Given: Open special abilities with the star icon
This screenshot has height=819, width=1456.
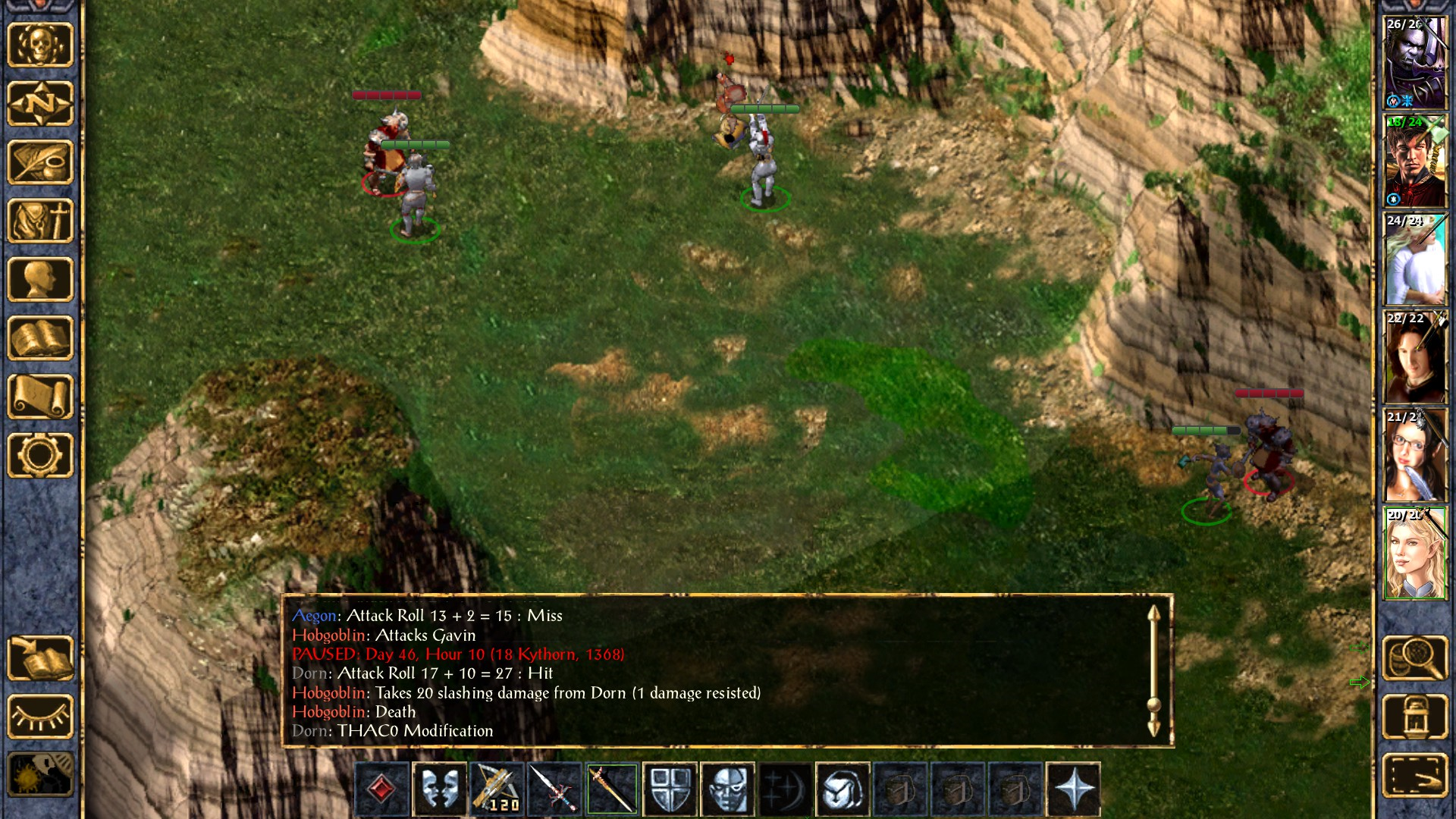Looking at the screenshot, I should click(1073, 789).
